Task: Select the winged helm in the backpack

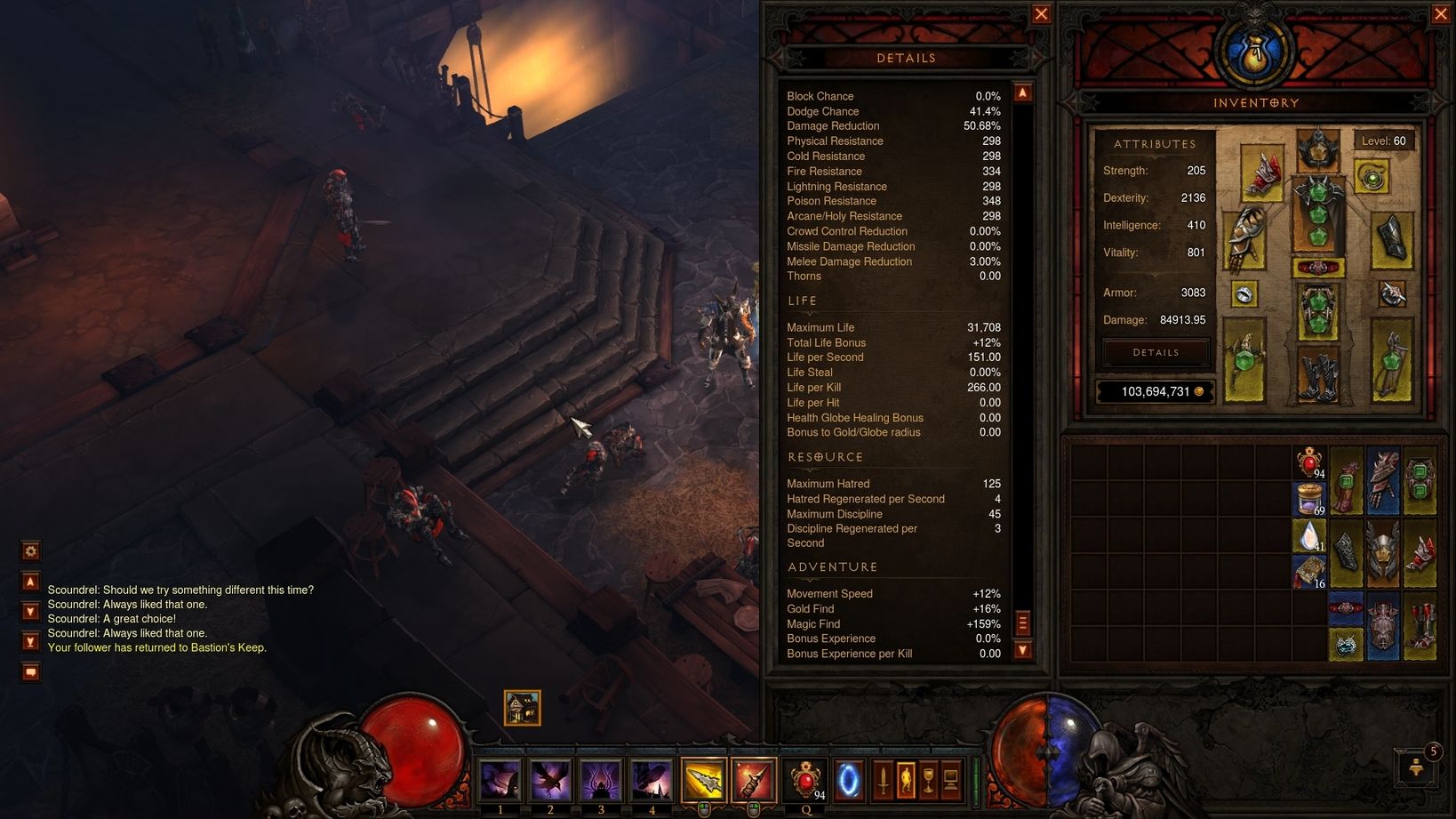Action: (x=1383, y=553)
